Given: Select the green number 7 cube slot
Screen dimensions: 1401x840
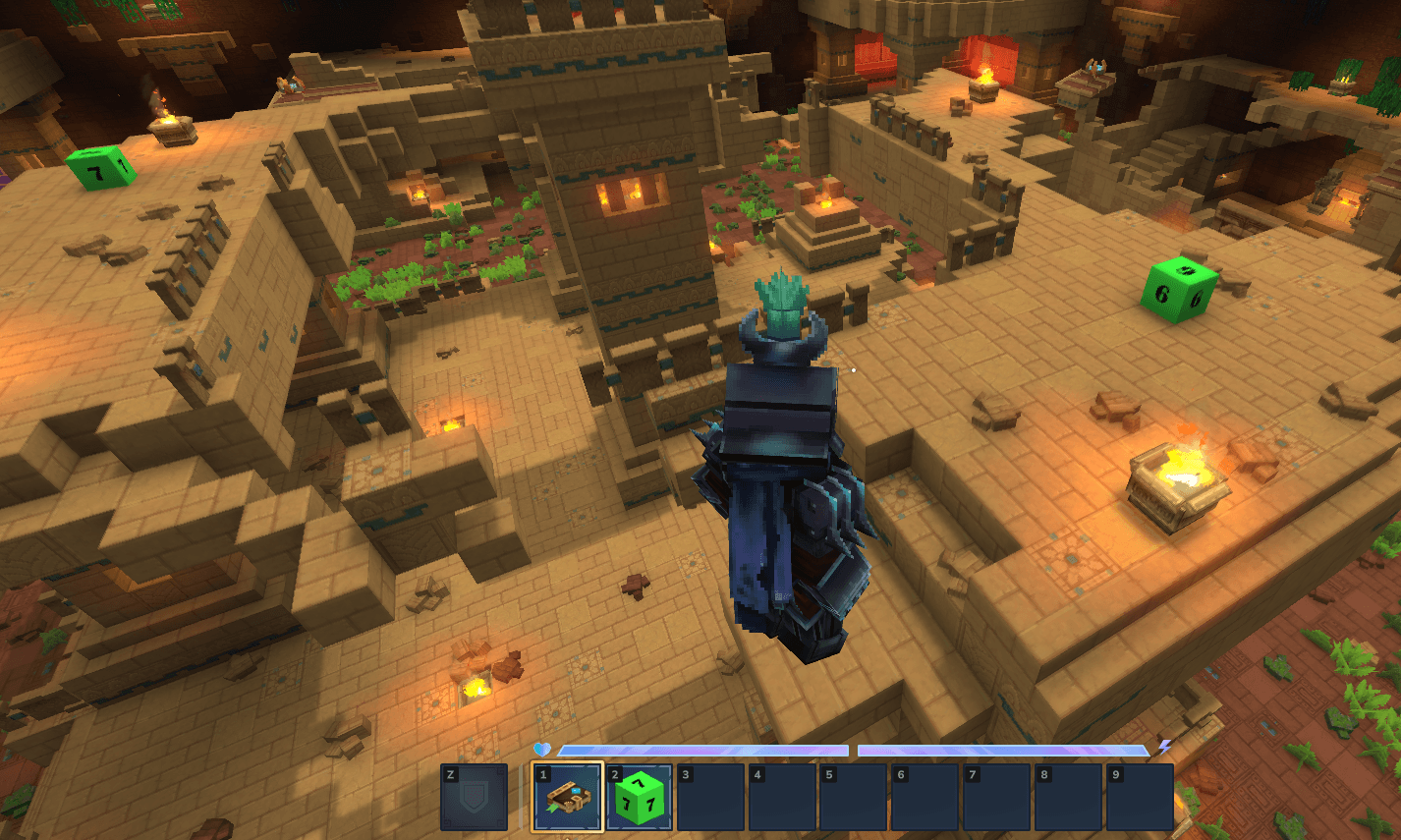Looking at the screenshot, I should pyautogui.click(x=640, y=798).
